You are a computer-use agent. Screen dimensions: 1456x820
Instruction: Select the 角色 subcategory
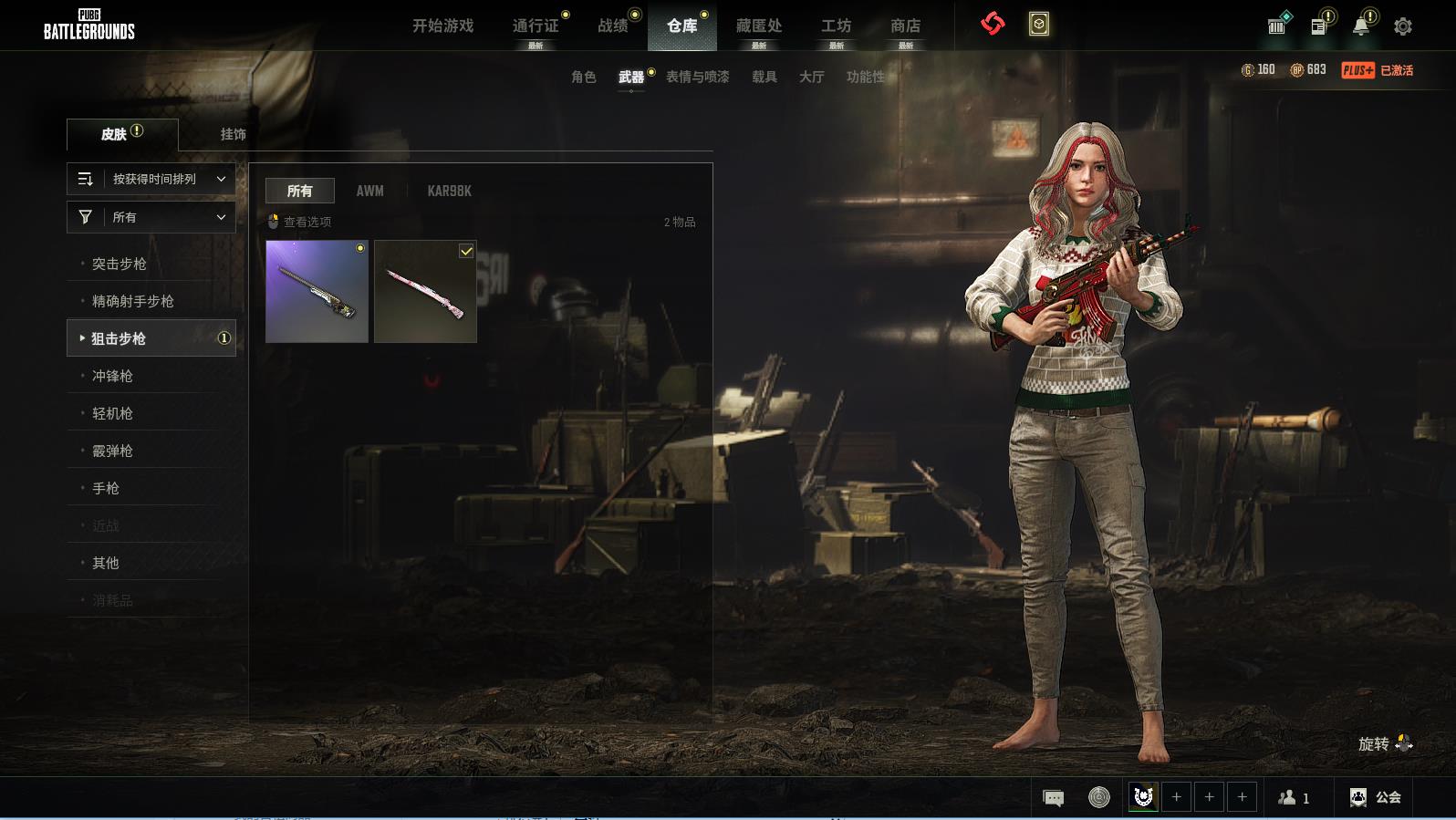583,77
